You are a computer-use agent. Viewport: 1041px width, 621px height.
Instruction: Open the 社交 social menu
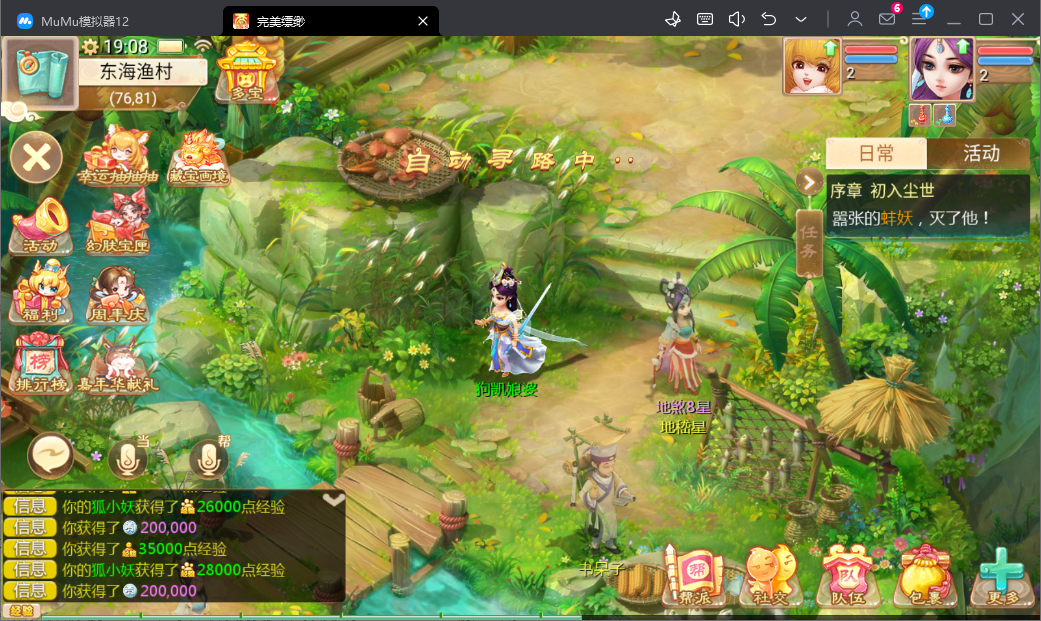click(767, 577)
